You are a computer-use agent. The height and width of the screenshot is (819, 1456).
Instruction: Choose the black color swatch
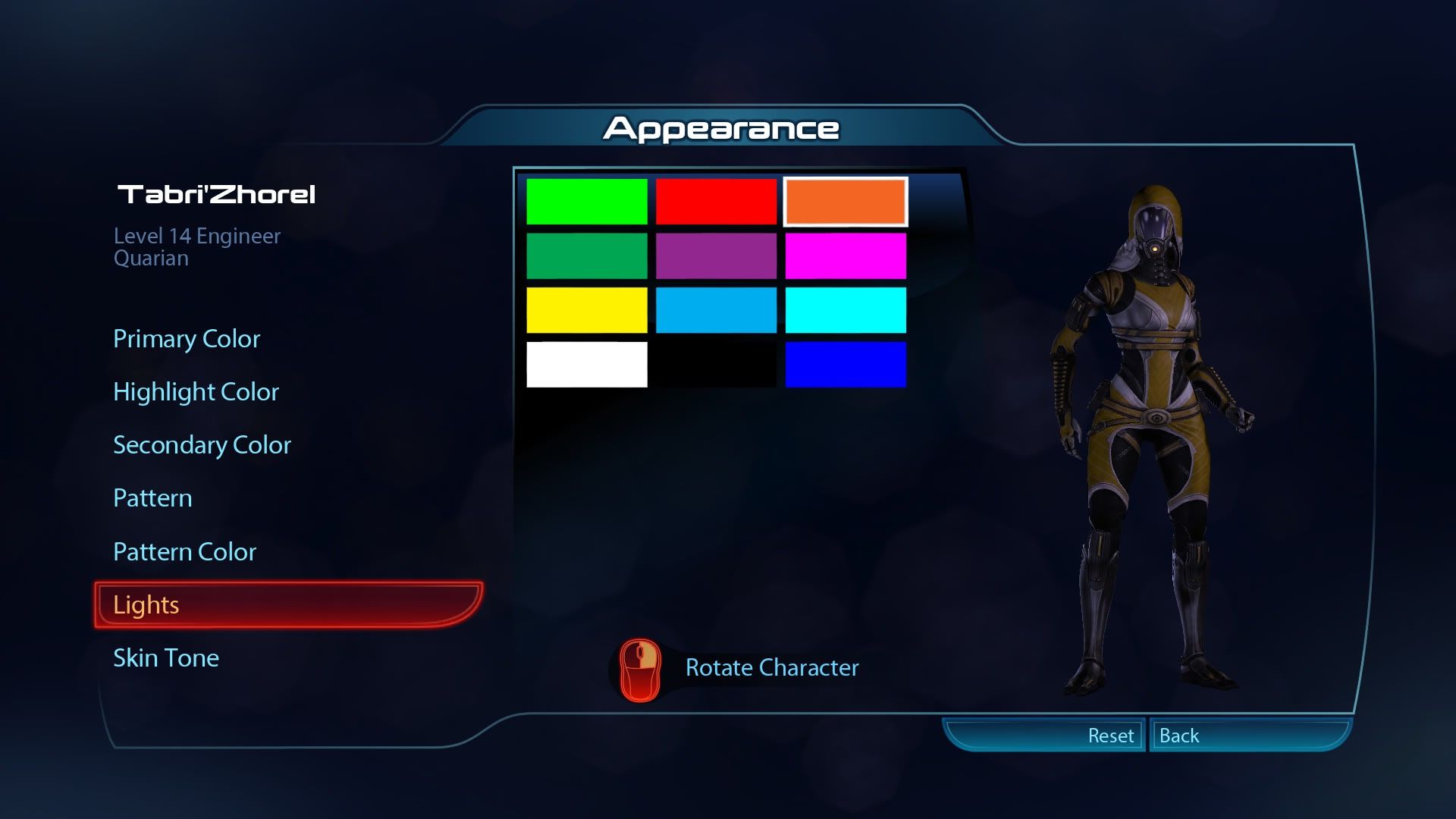(x=716, y=365)
